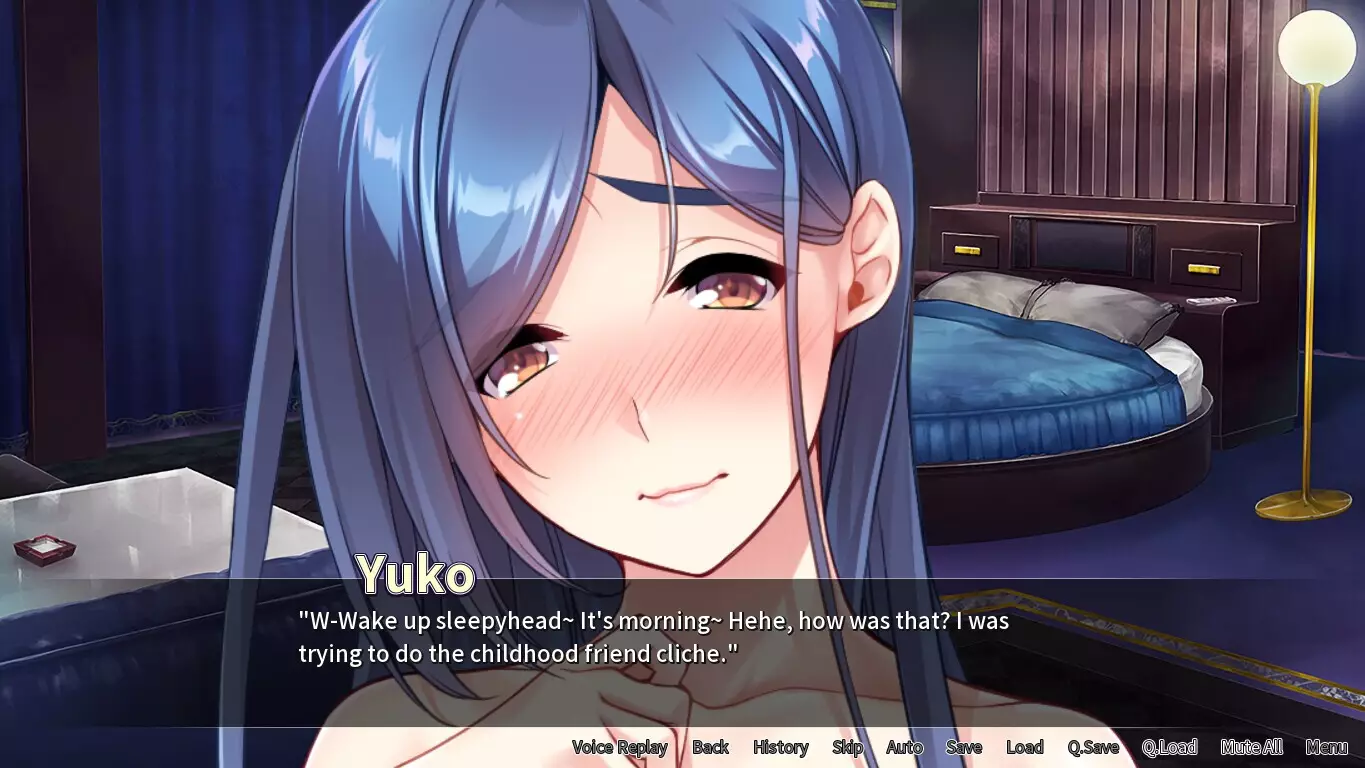
Task: Mute All game audio
Action: tap(1251, 747)
